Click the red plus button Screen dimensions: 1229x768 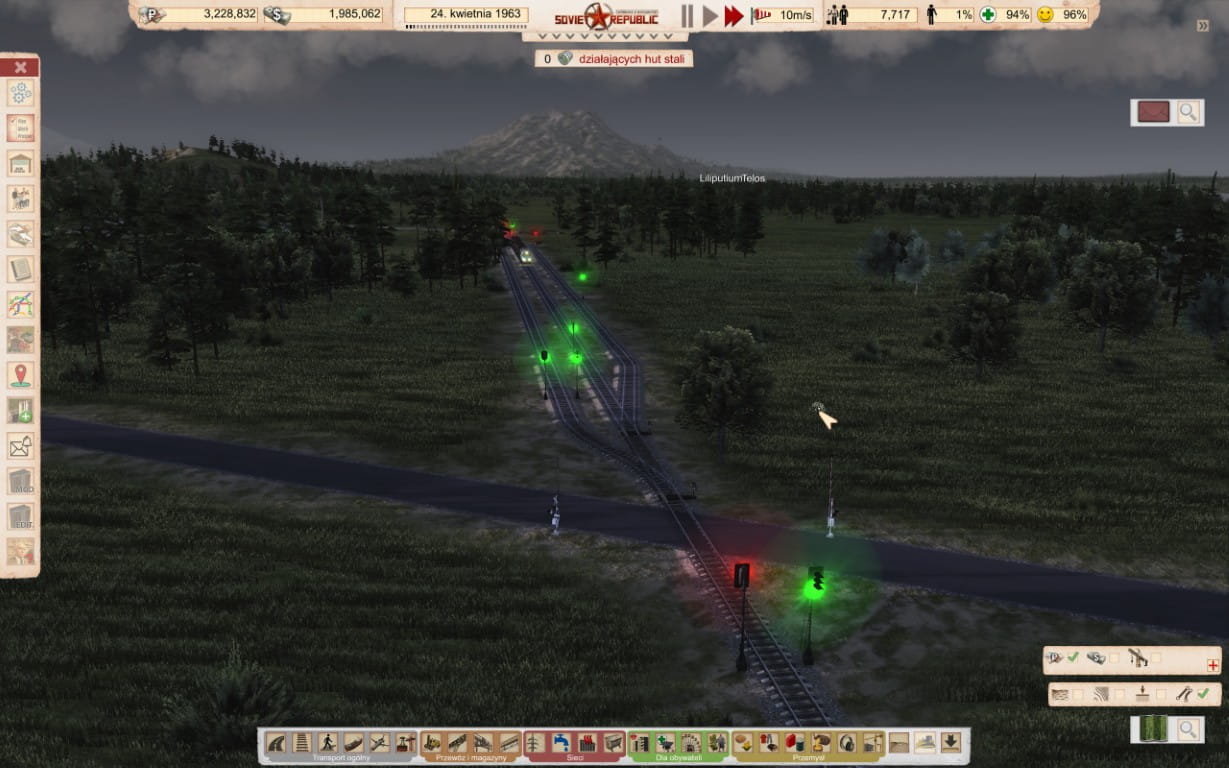coord(1213,665)
